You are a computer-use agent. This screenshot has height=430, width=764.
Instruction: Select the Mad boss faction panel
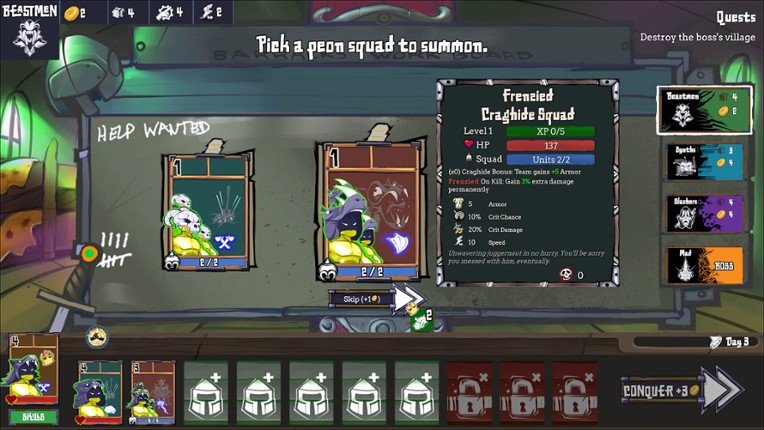pos(706,266)
